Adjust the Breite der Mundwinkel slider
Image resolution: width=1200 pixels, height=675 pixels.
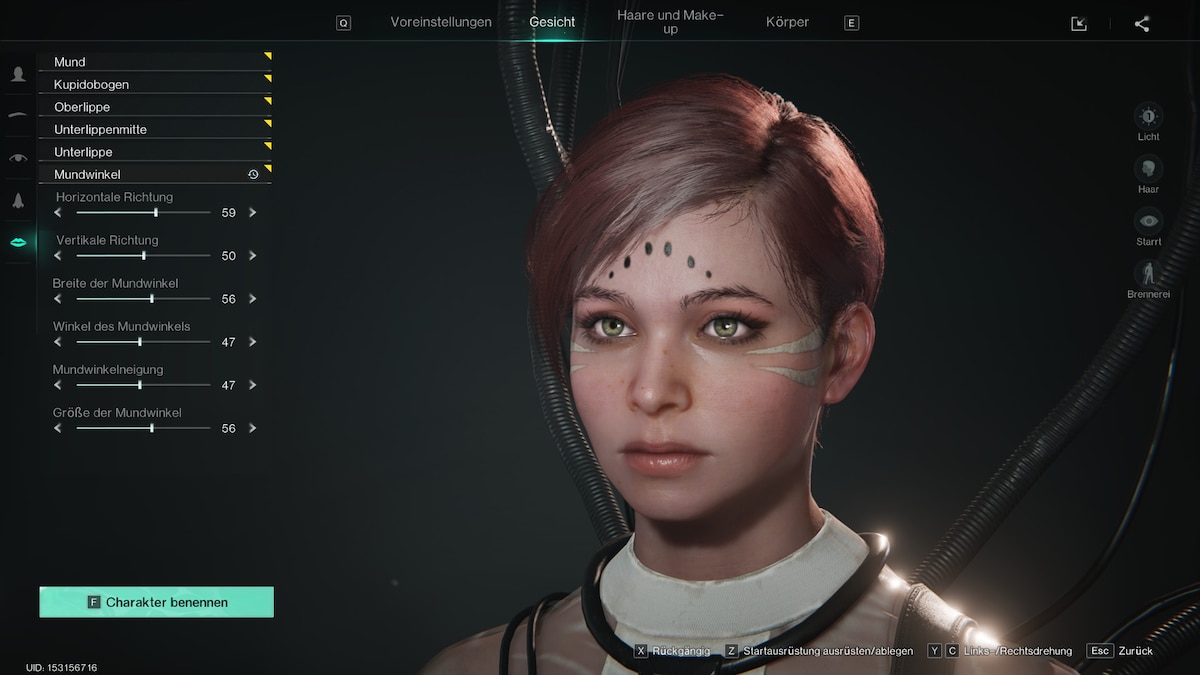pos(152,299)
